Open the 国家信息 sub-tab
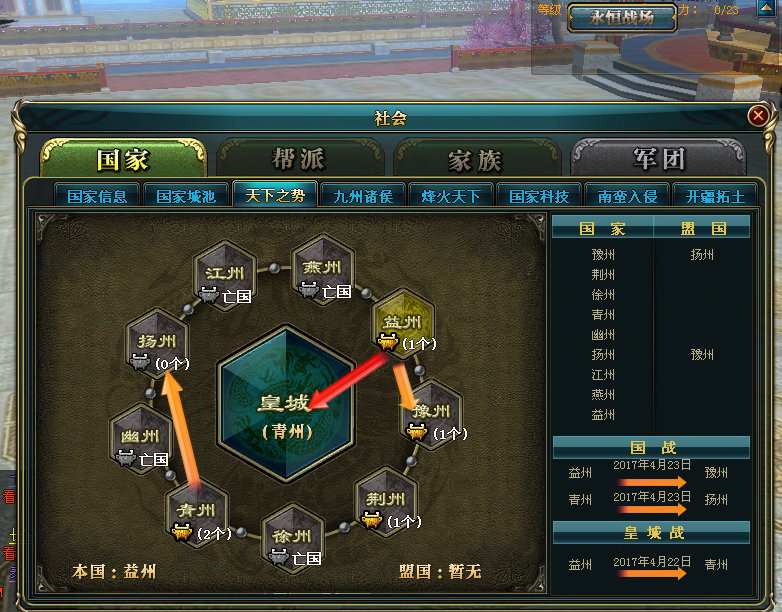The width and height of the screenshot is (782, 612). [x=97, y=196]
